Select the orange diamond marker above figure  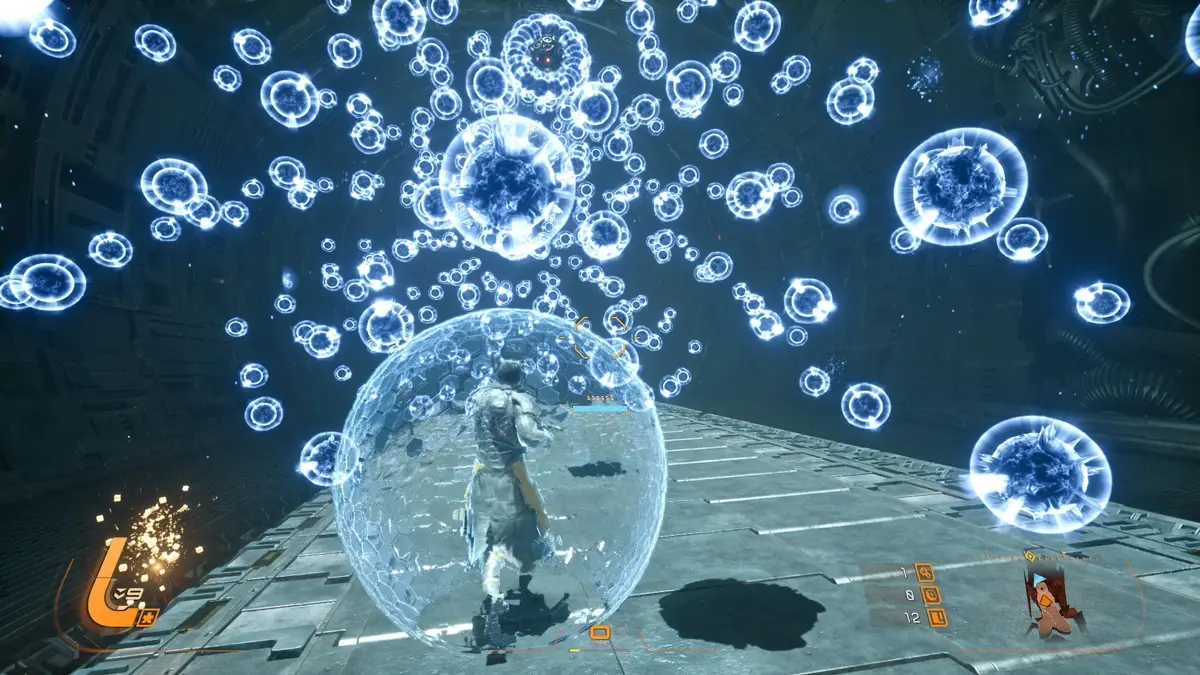click(x=1029, y=554)
